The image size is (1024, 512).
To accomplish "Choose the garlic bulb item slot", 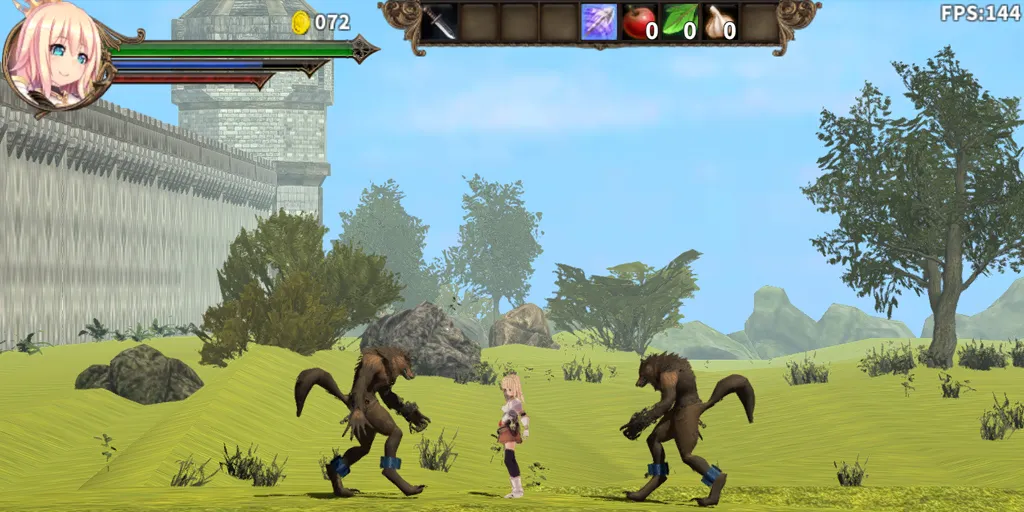I will (720, 22).
